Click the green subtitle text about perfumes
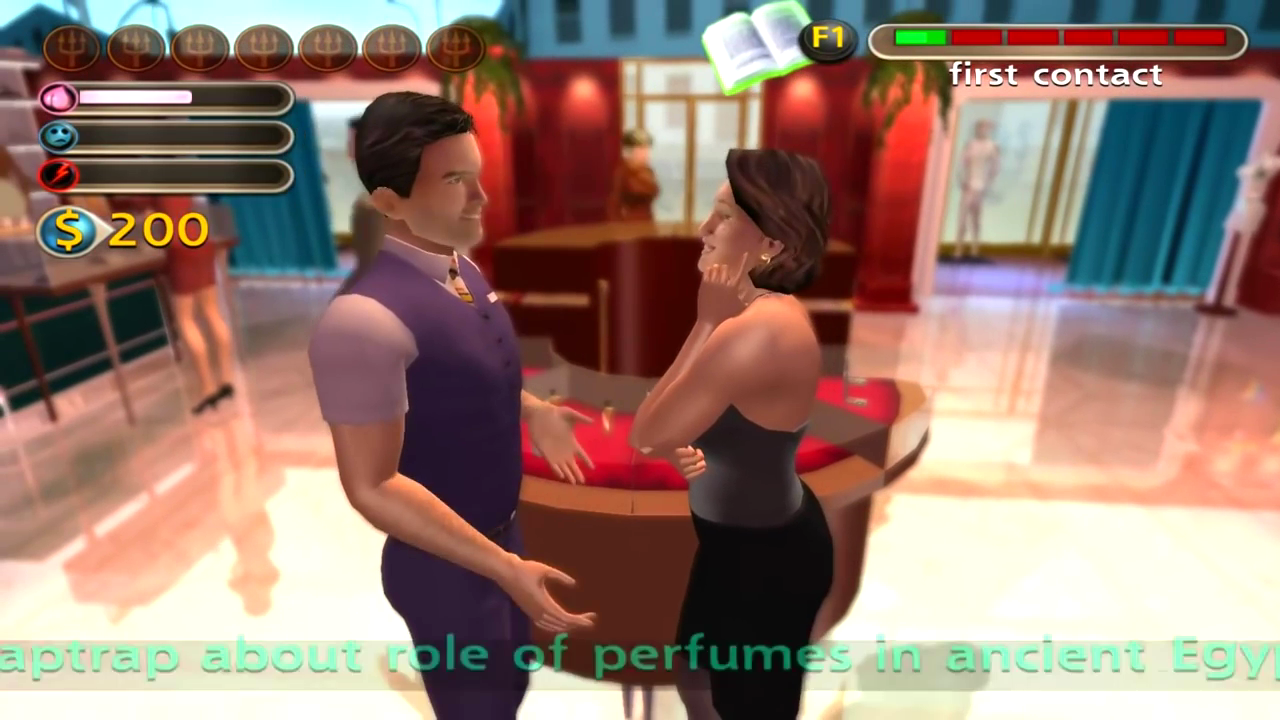Screen dimensions: 1280x720 (x=640, y=655)
